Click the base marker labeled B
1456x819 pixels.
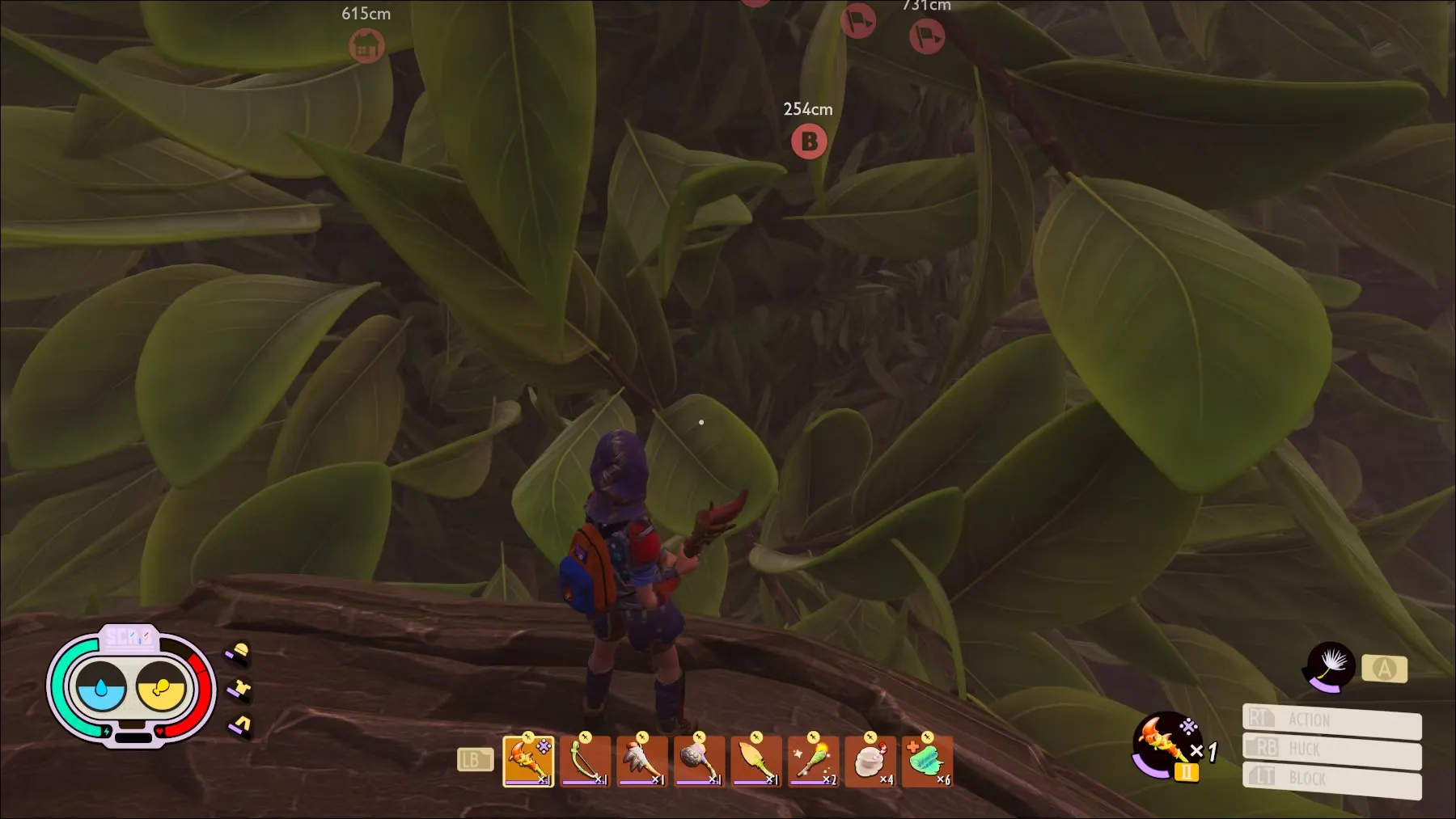[809, 142]
